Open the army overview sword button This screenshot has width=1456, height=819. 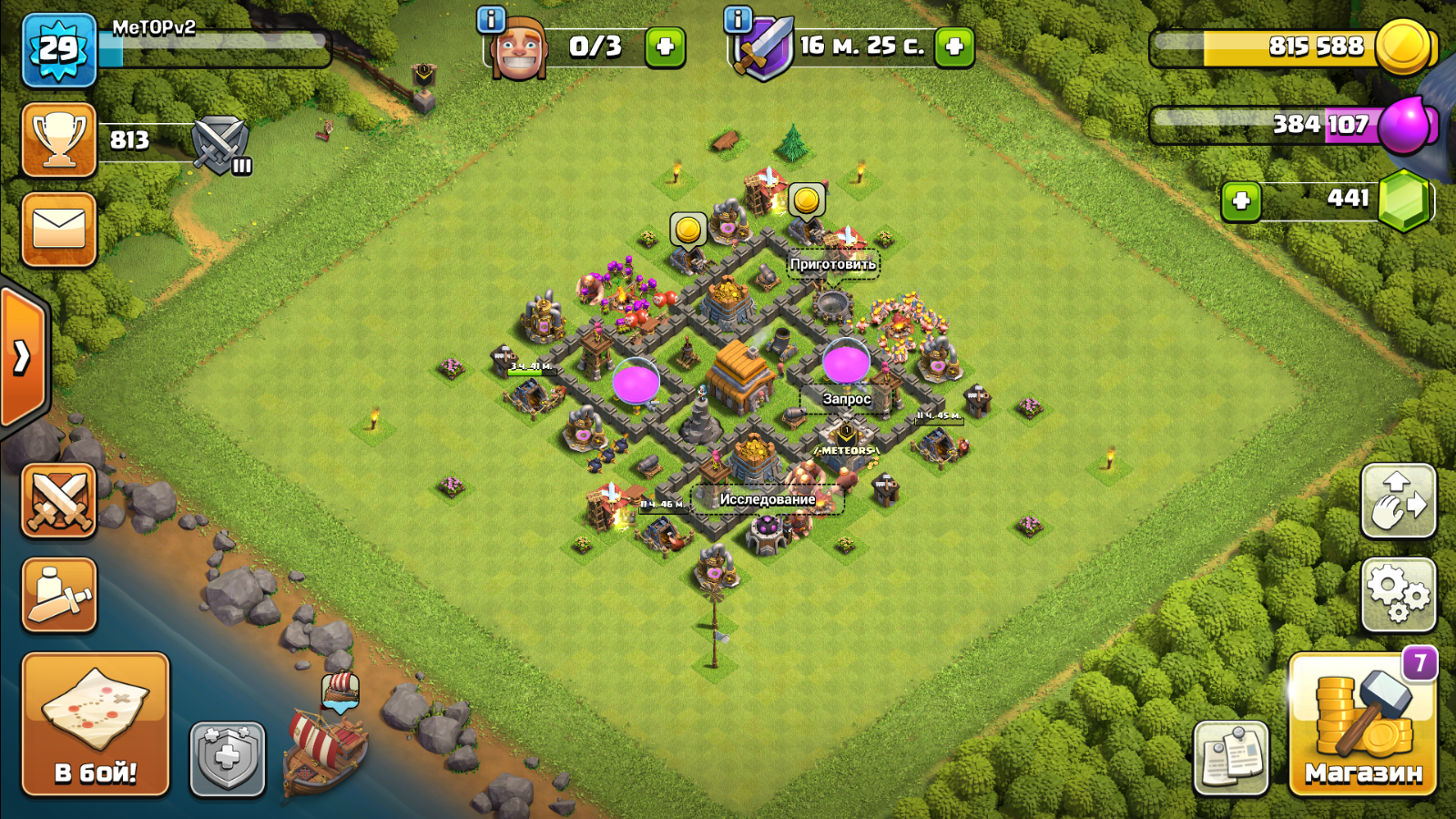coord(59,595)
